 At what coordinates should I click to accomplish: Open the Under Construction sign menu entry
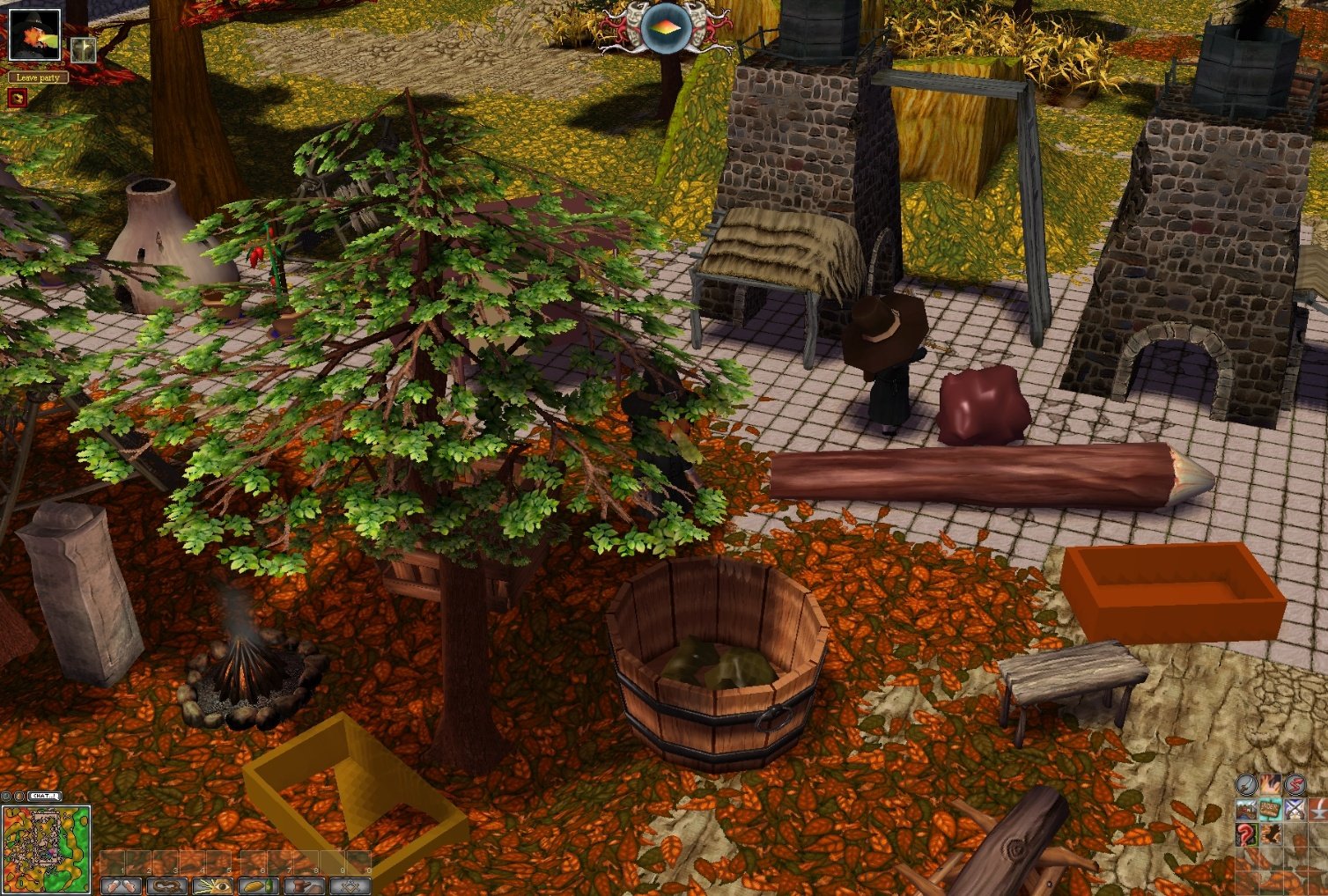(1270, 810)
